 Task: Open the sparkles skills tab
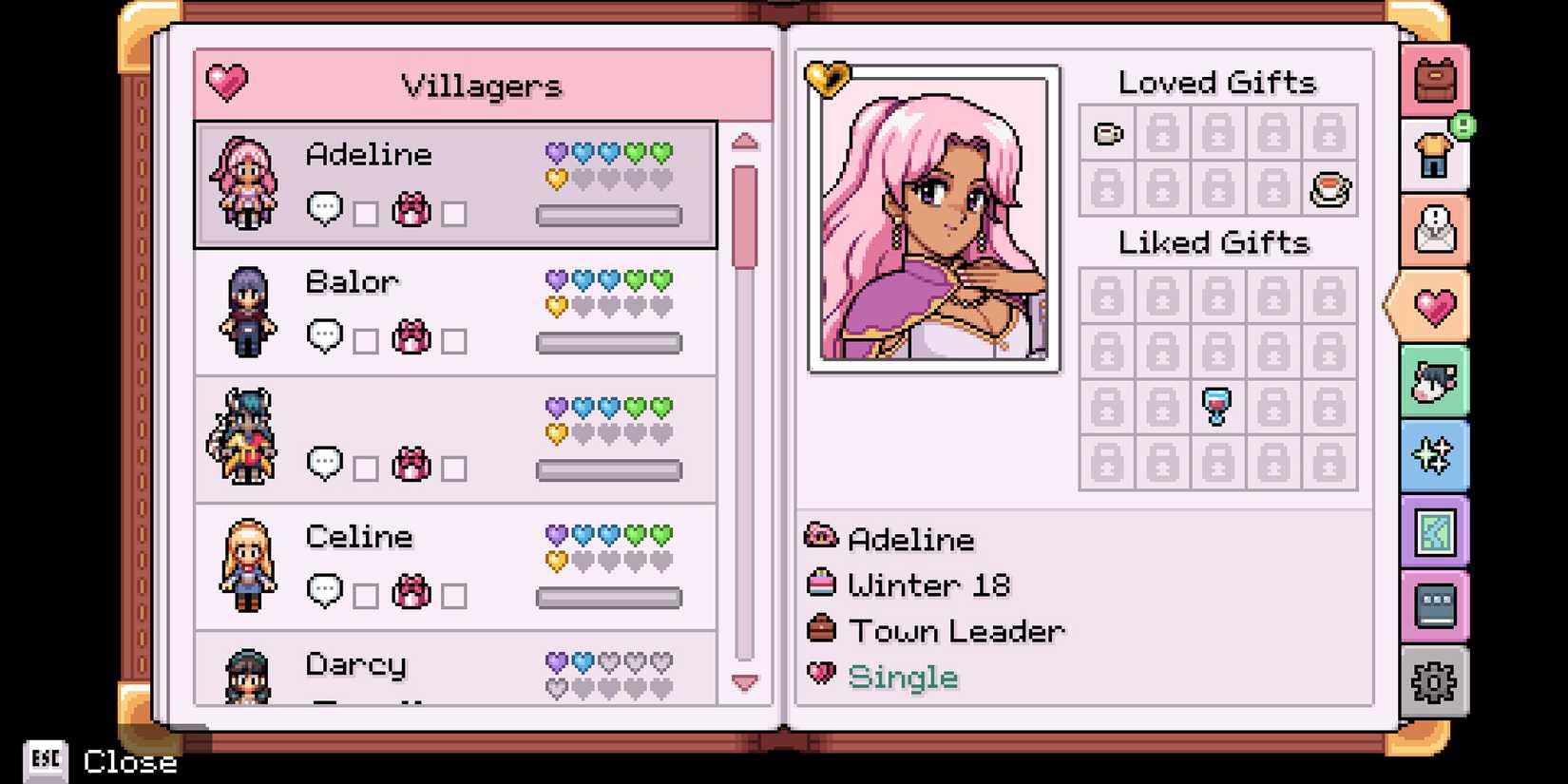coord(1435,454)
